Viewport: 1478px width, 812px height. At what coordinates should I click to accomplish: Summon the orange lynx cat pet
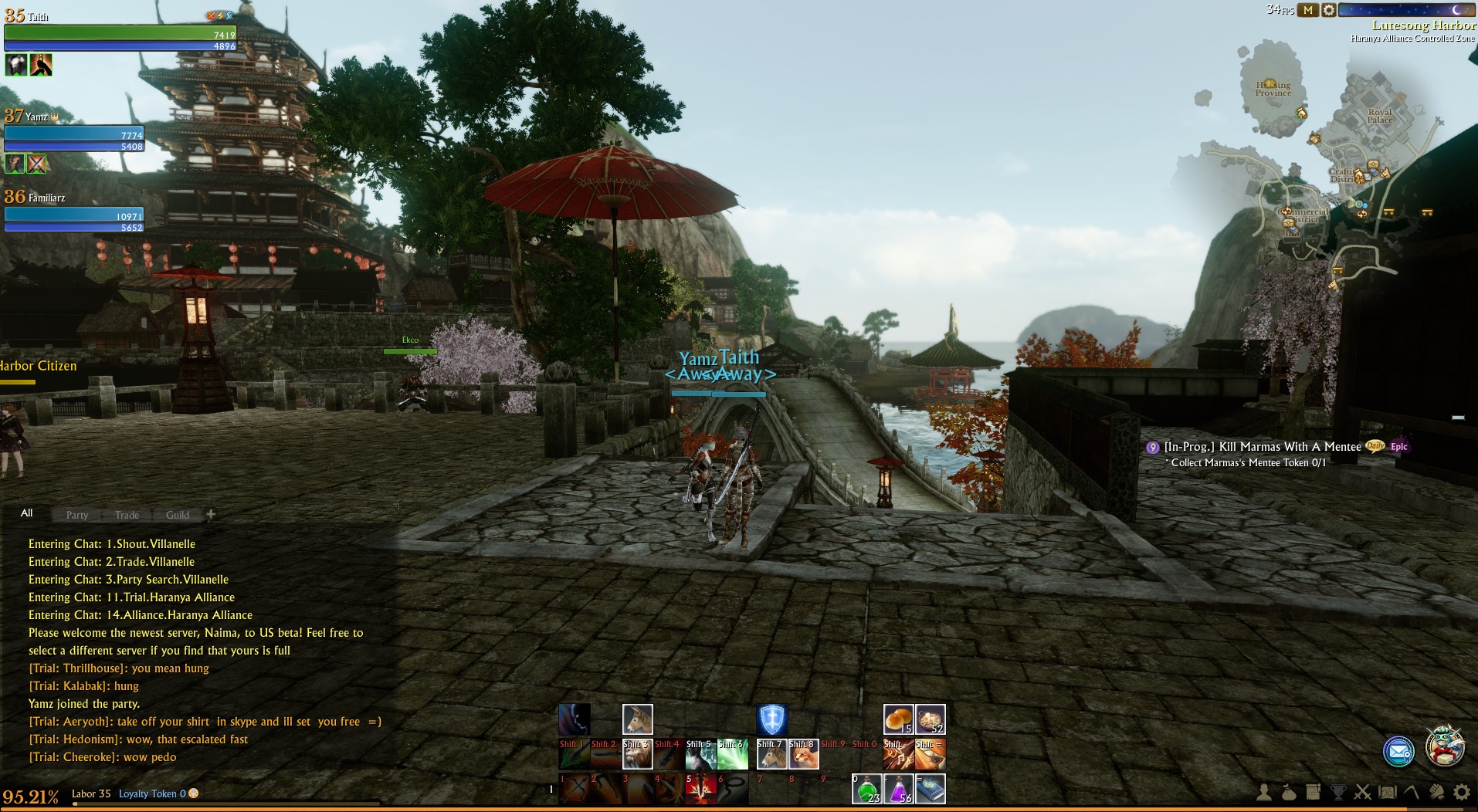[x=803, y=754]
